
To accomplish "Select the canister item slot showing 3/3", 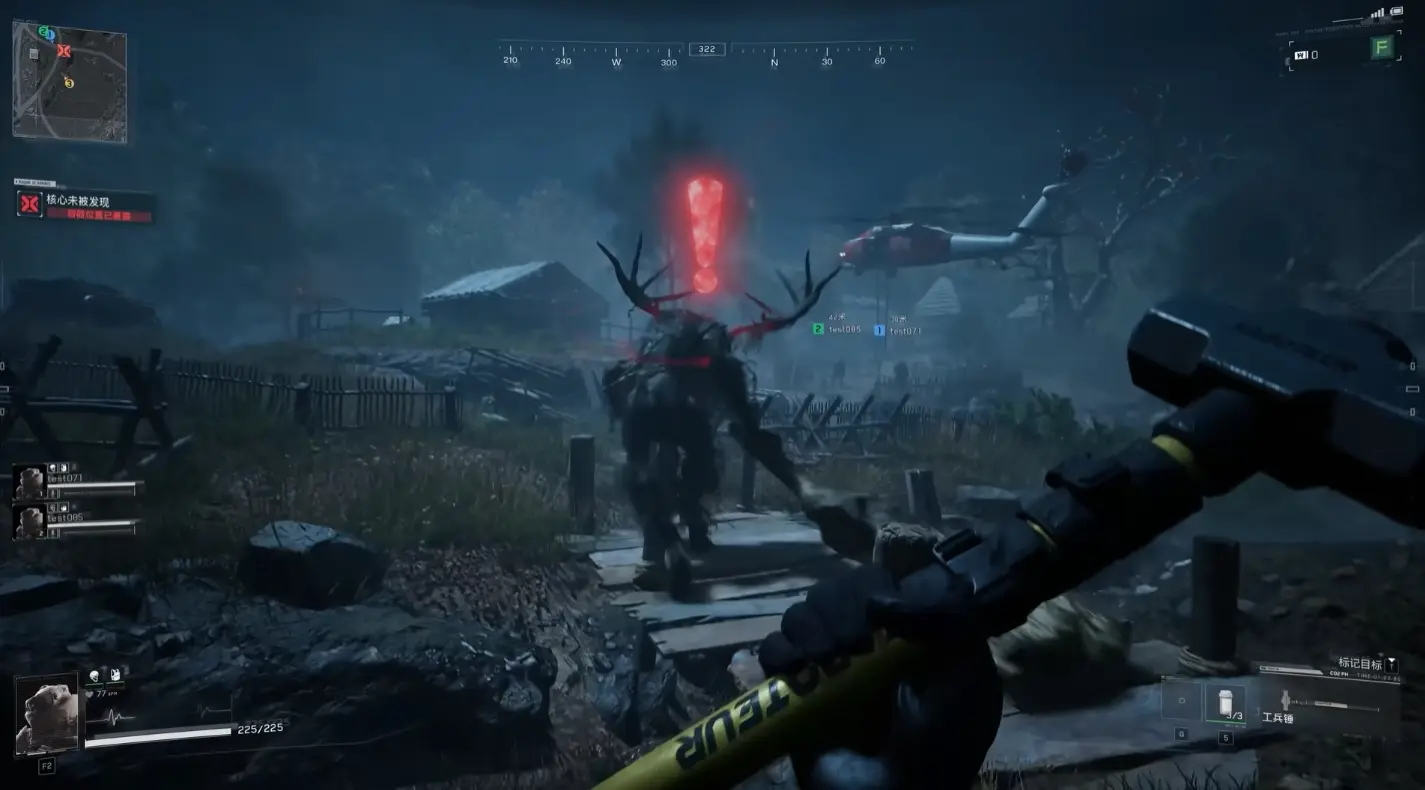I will point(1225,703).
